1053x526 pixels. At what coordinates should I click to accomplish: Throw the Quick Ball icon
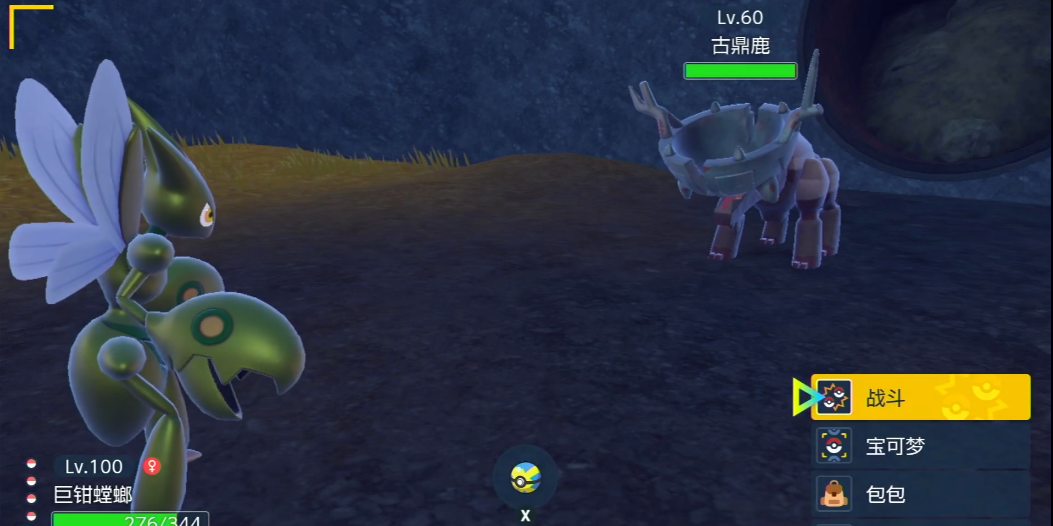(525, 477)
